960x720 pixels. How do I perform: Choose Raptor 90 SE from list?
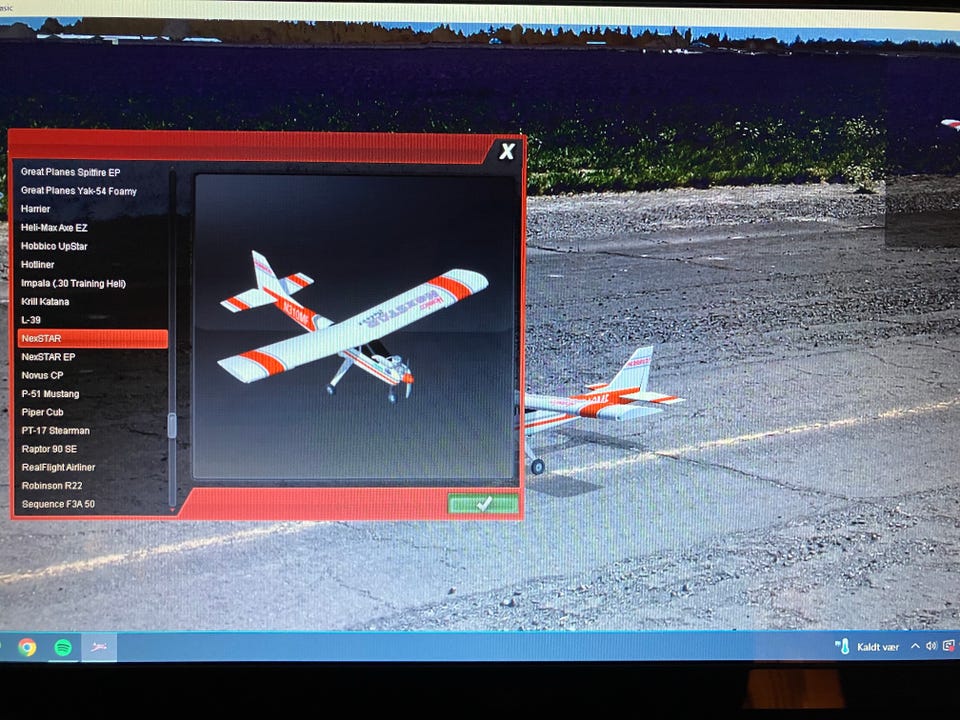pyautogui.click(x=49, y=449)
